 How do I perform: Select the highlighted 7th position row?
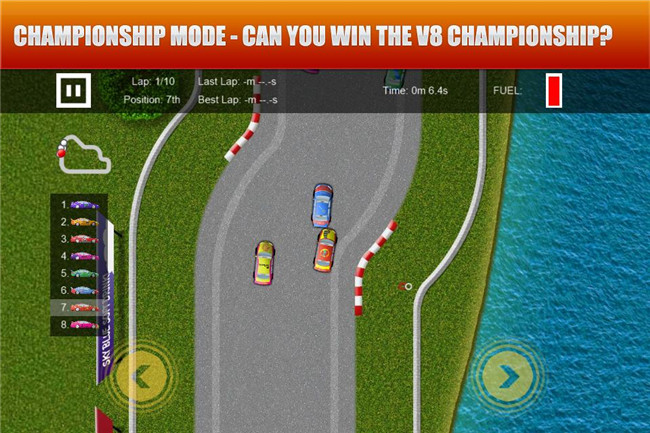click(80, 307)
